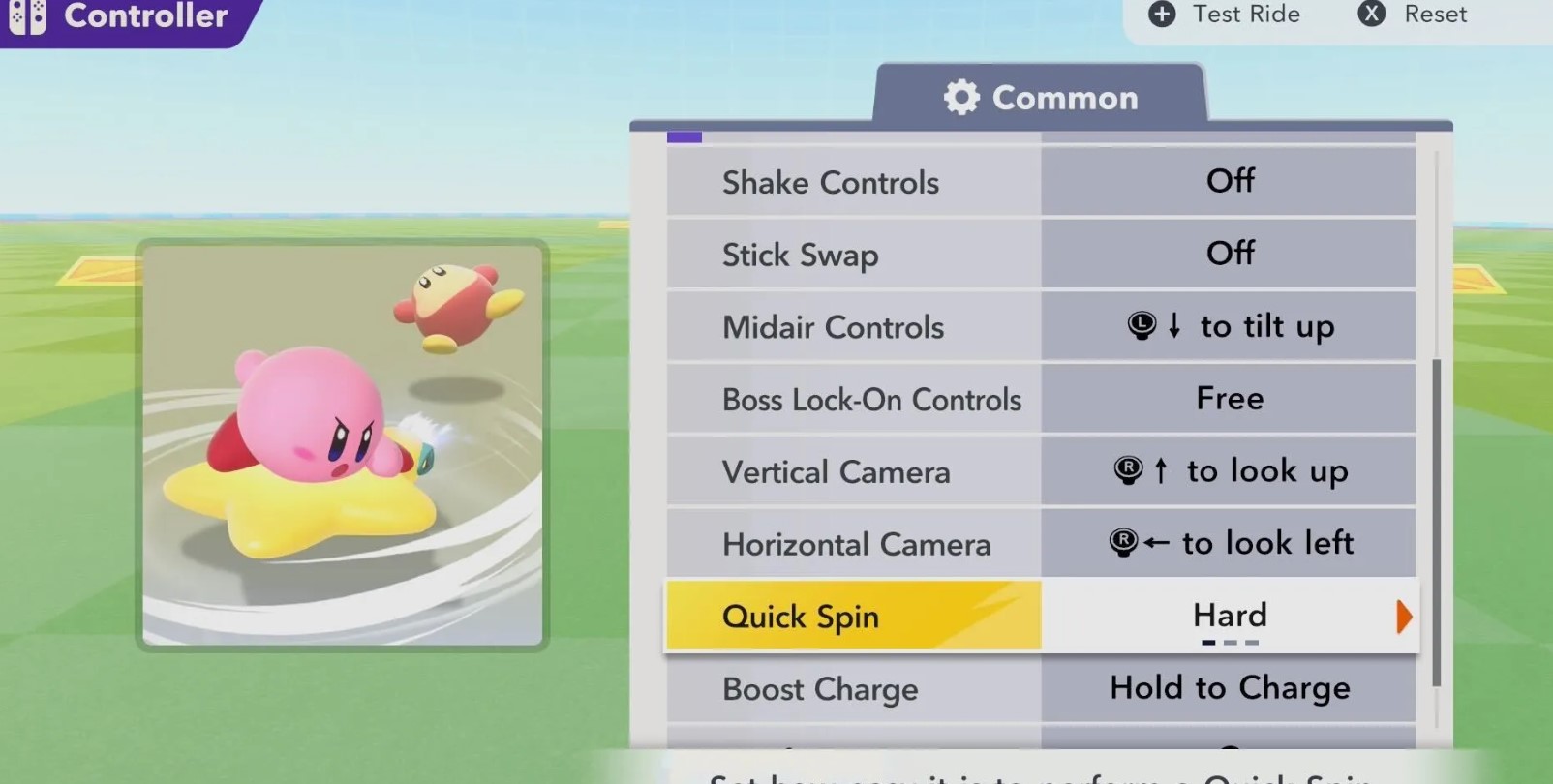Click the orange arrow next to Hard
This screenshot has width=1553, height=784.
pos(1403,617)
